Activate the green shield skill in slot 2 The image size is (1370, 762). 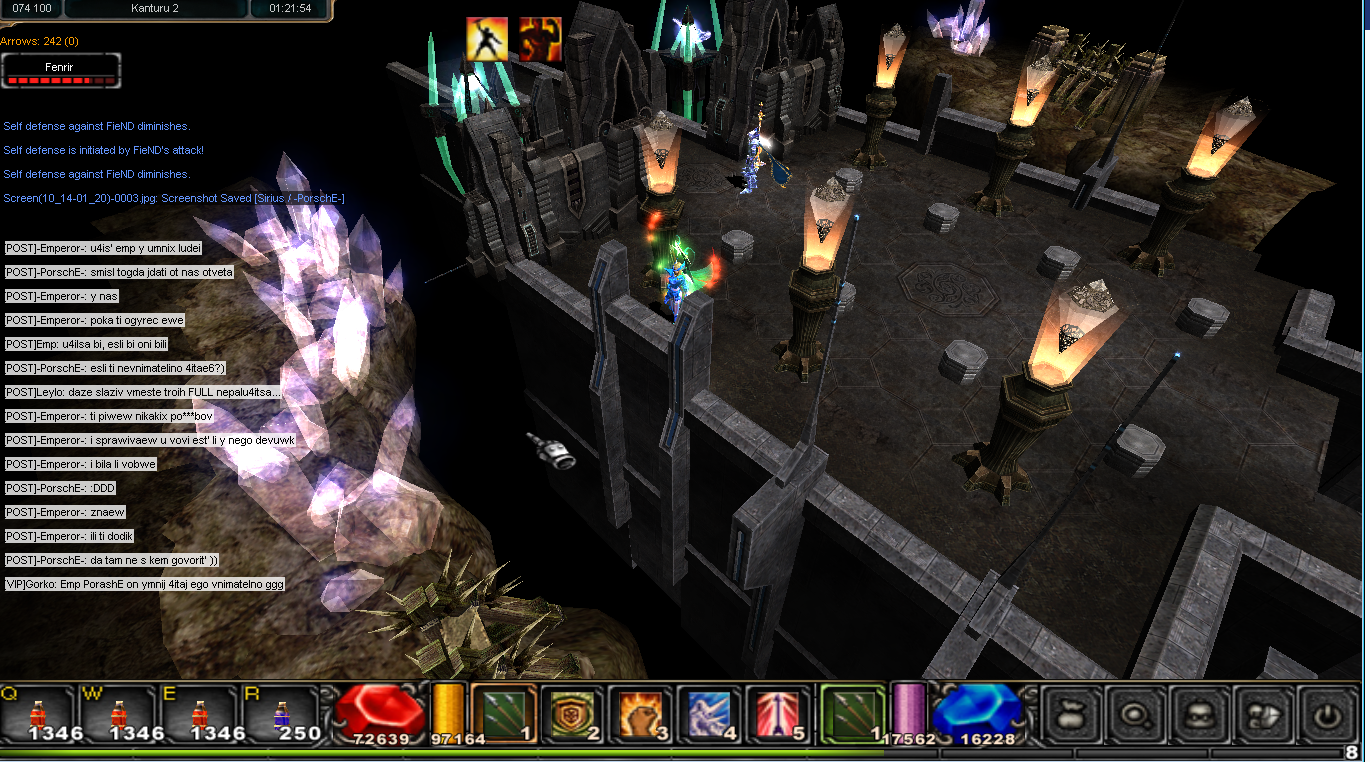coord(573,714)
